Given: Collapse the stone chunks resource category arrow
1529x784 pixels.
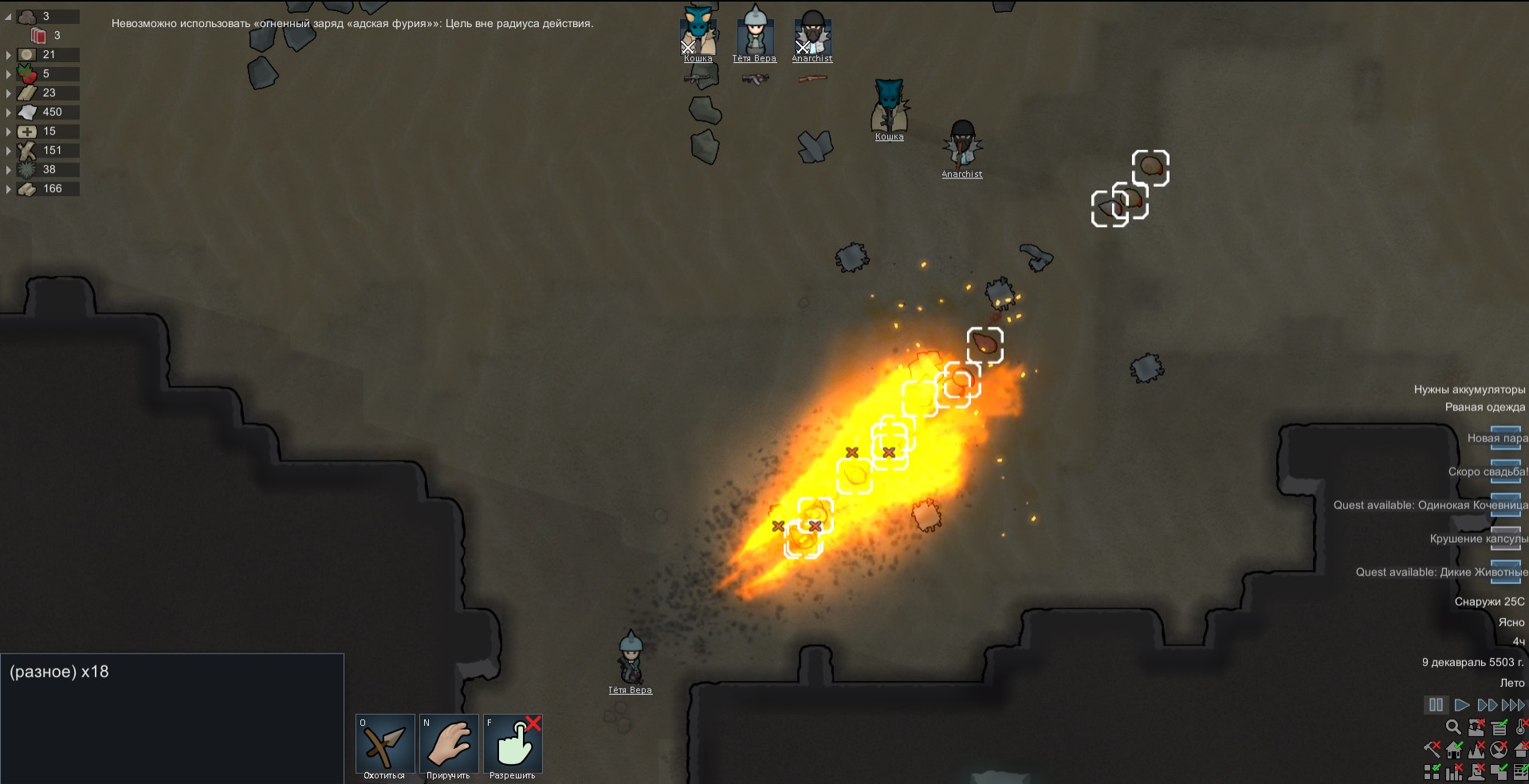Looking at the screenshot, I should 9,16.
